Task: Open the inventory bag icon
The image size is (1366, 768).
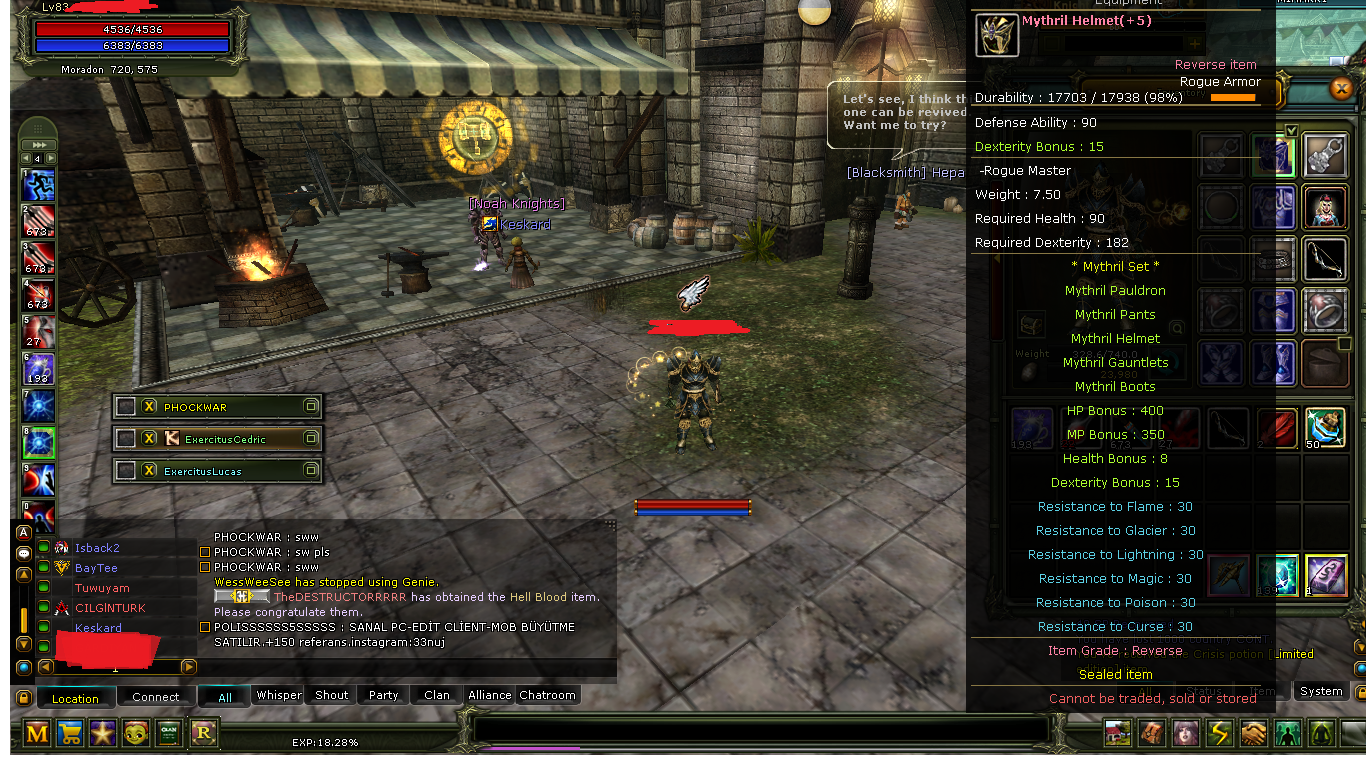Action: [1152, 733]
